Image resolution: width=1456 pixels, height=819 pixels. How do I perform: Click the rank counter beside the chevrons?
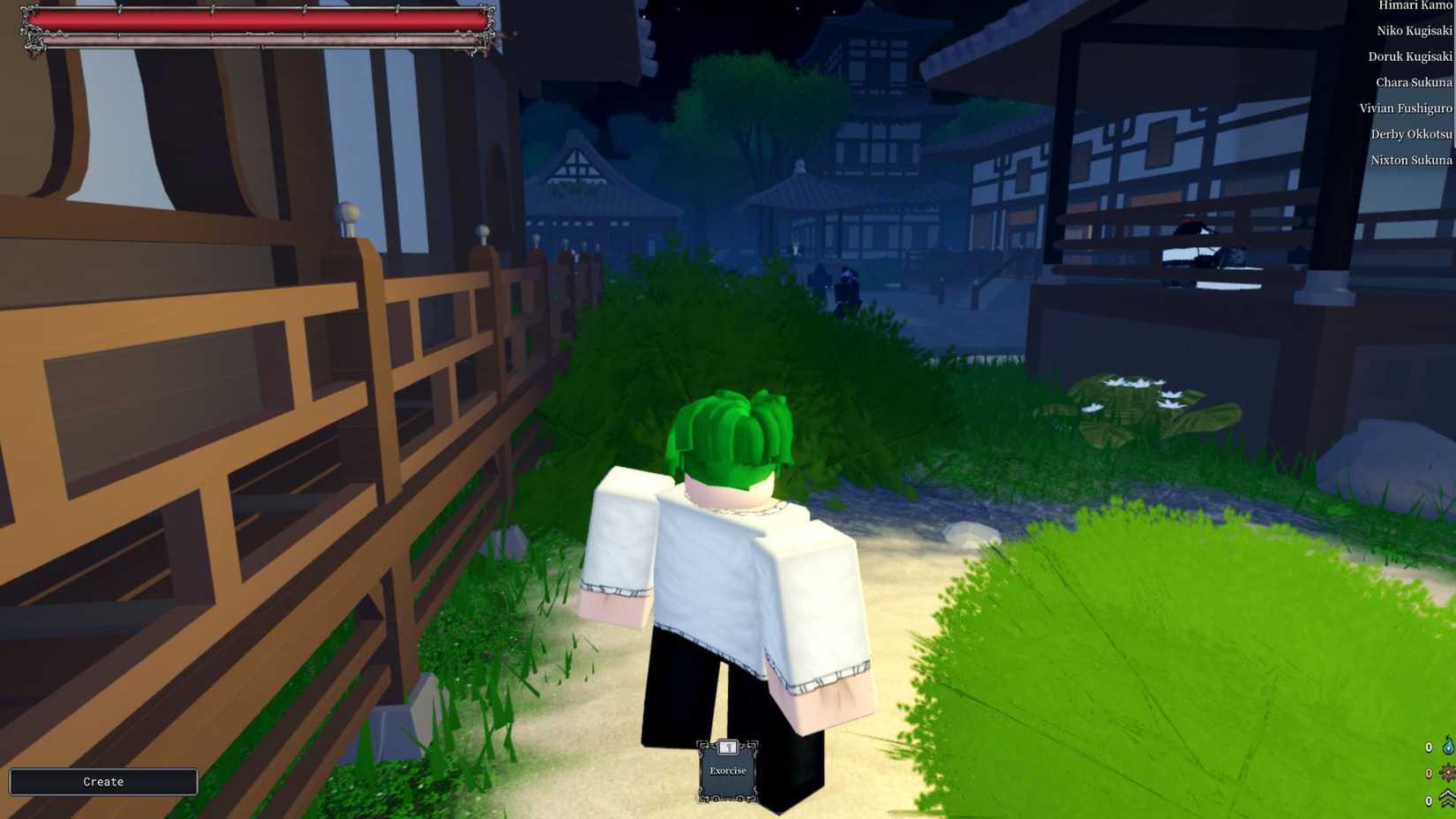(x=1428, y=801)
